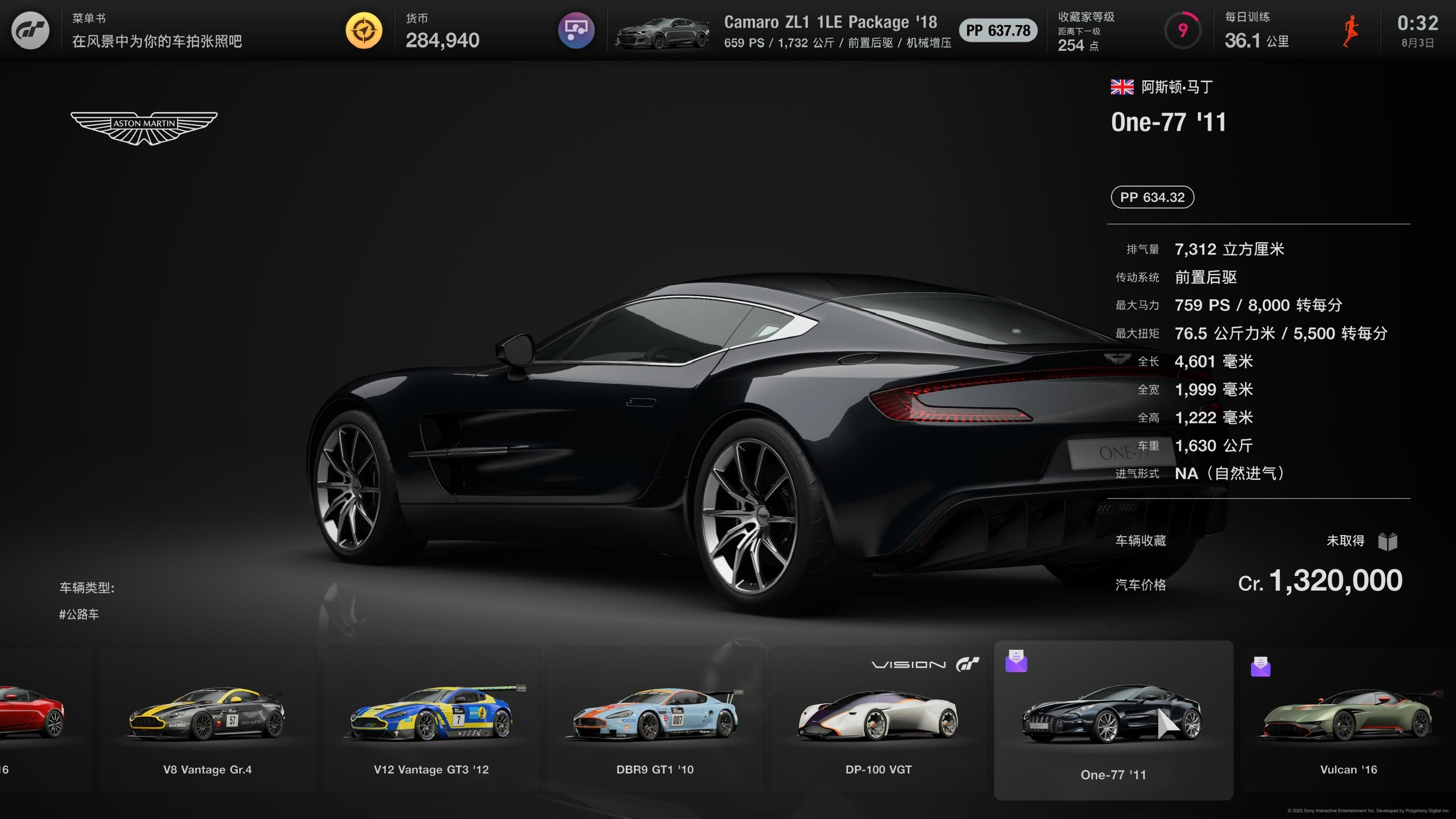Open the menu book compass icon
The height and width of the screenshot is (819, 1456).
point(364,31)
